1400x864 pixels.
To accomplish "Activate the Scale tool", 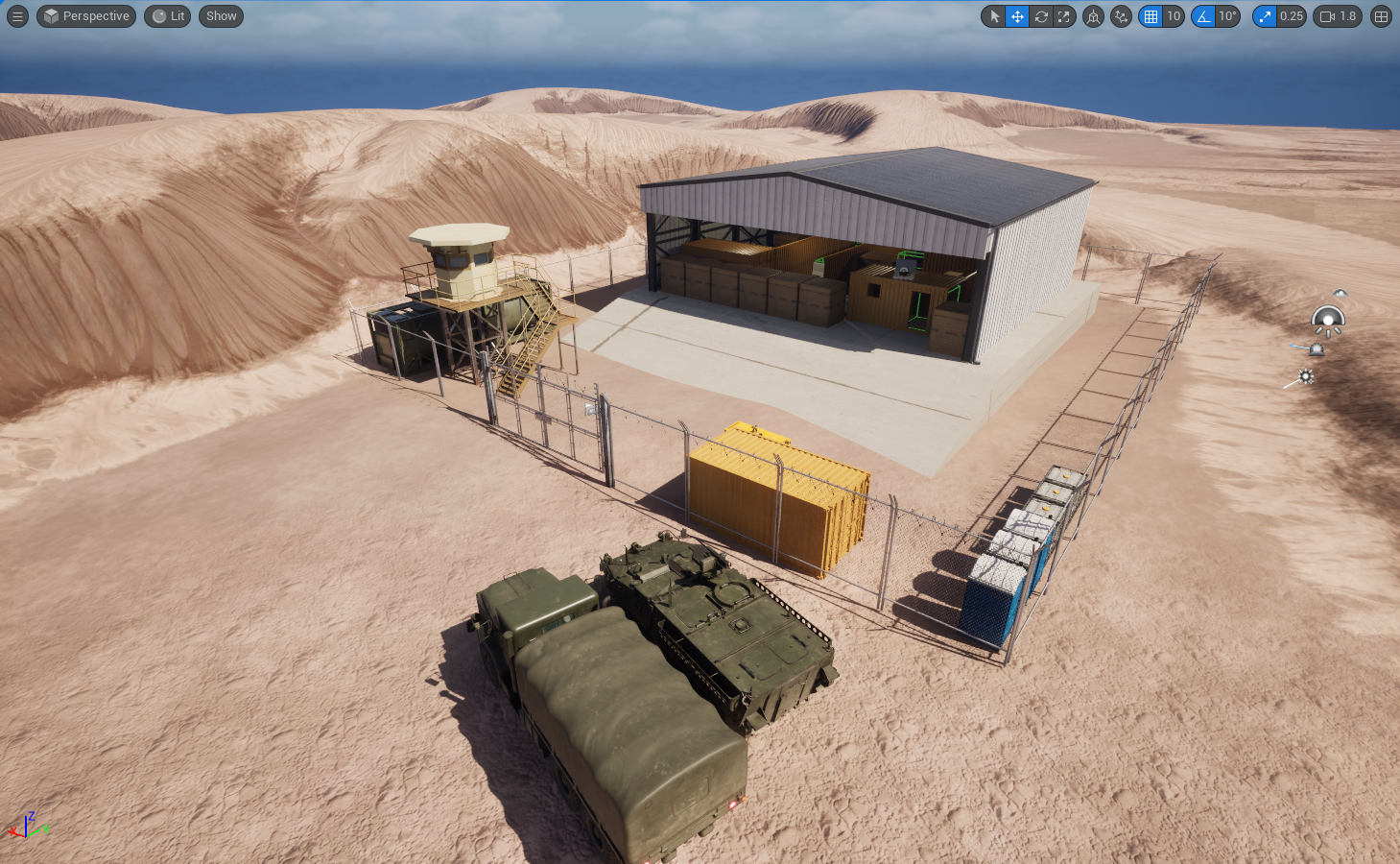I will (1063, 16).
